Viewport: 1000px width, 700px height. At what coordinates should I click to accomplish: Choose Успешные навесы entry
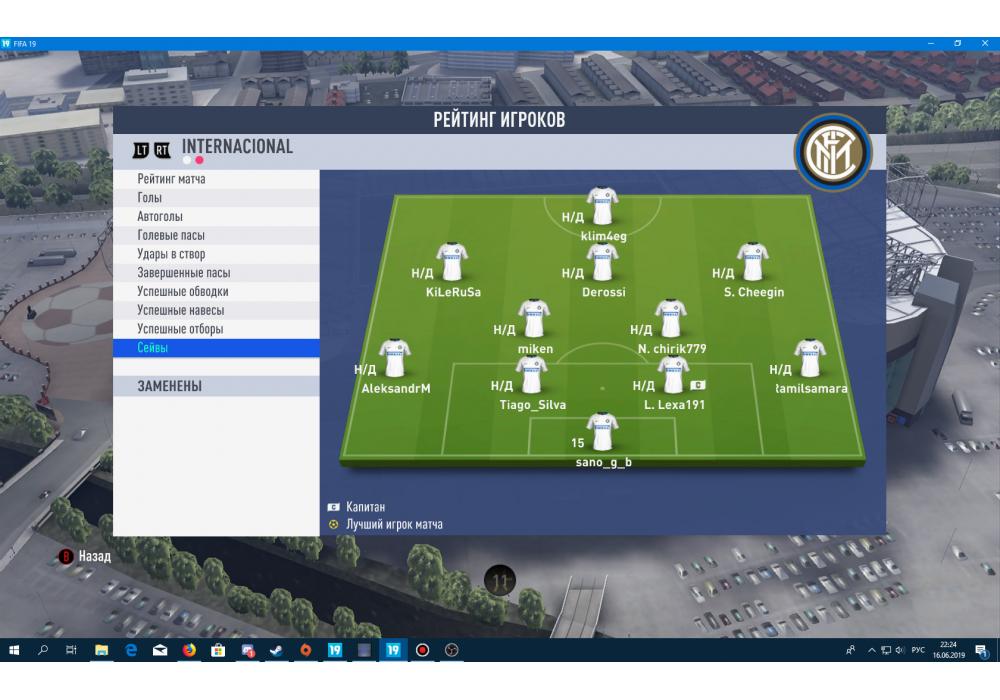pos(180,311)
